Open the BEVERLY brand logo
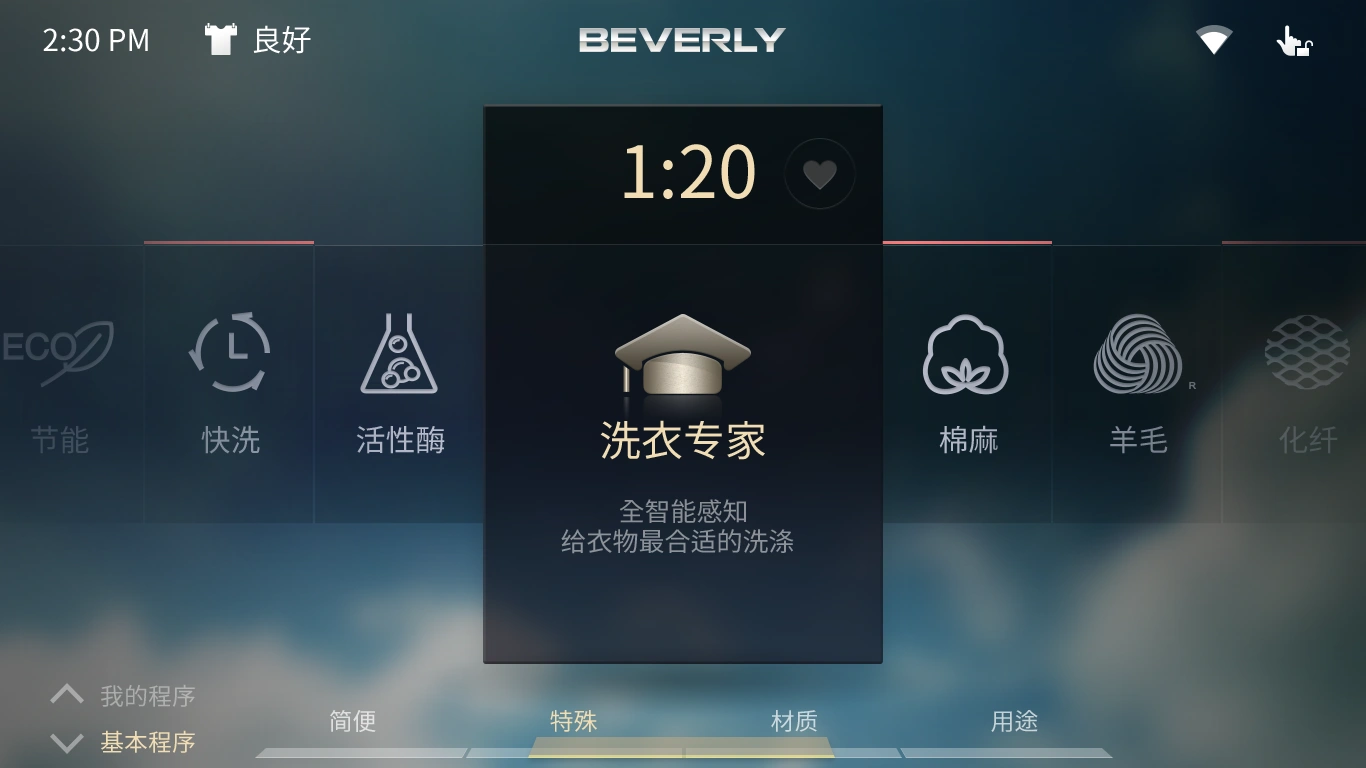The width and height of the screenshot is (1366, 768). pyautogui.click(x=683, y=40)
